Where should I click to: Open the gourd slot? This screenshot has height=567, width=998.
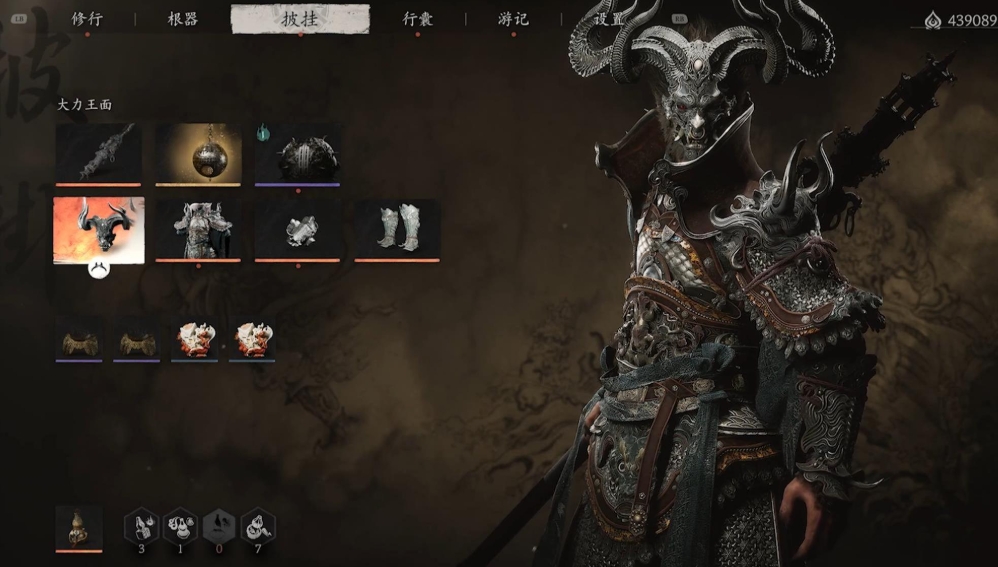(x=78, y=526)
